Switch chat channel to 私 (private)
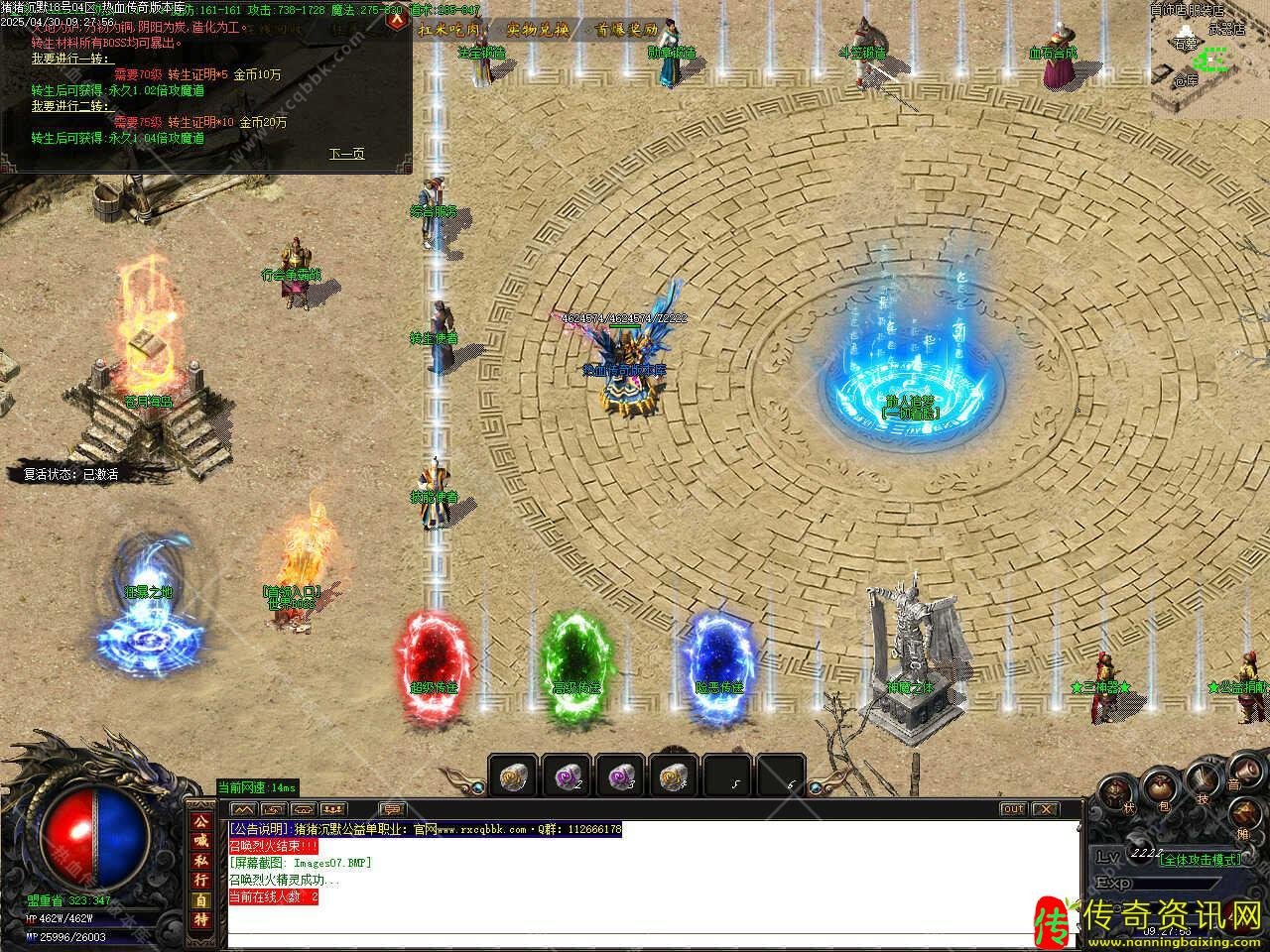 click(201, 861)
